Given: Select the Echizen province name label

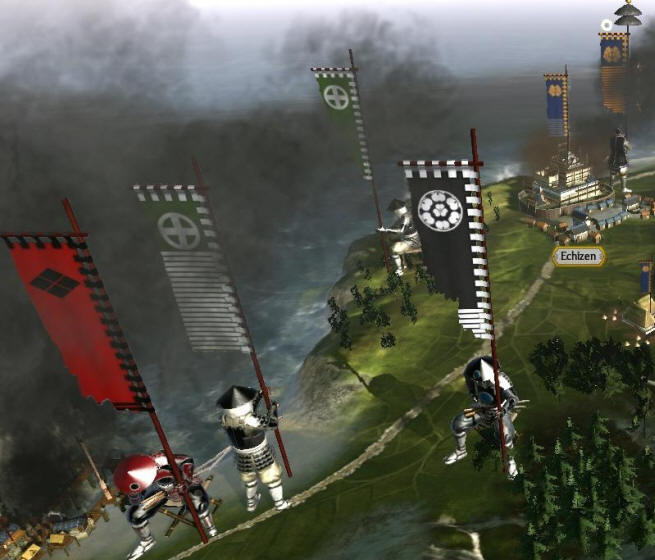Looking at the screenshot, I should pyautogui.click(x=578, y=257).
